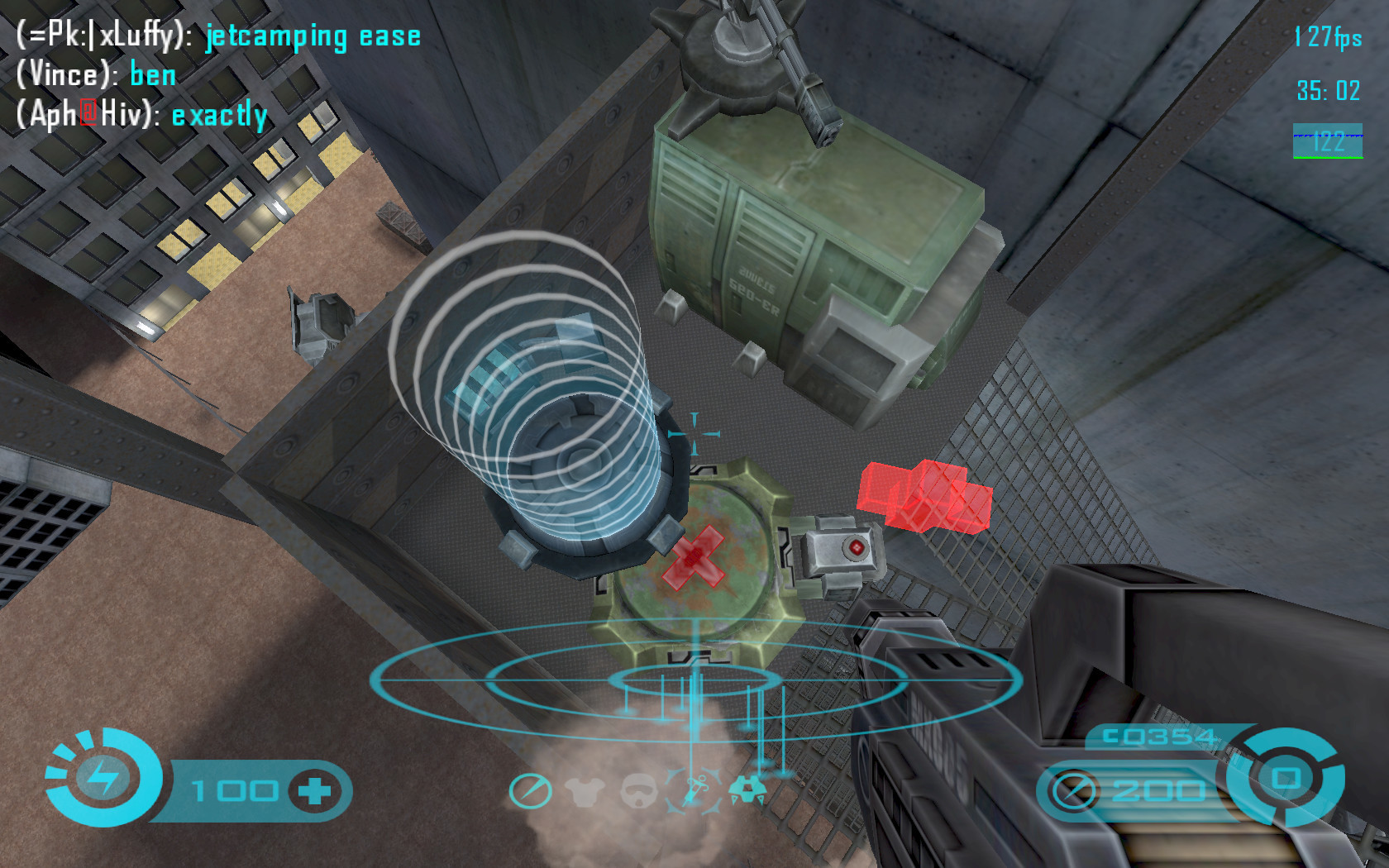Activate the medkit syringe icon
The height and width of the screenshot is (868, 1389).
pyautogui.click(x=694, y=789)
